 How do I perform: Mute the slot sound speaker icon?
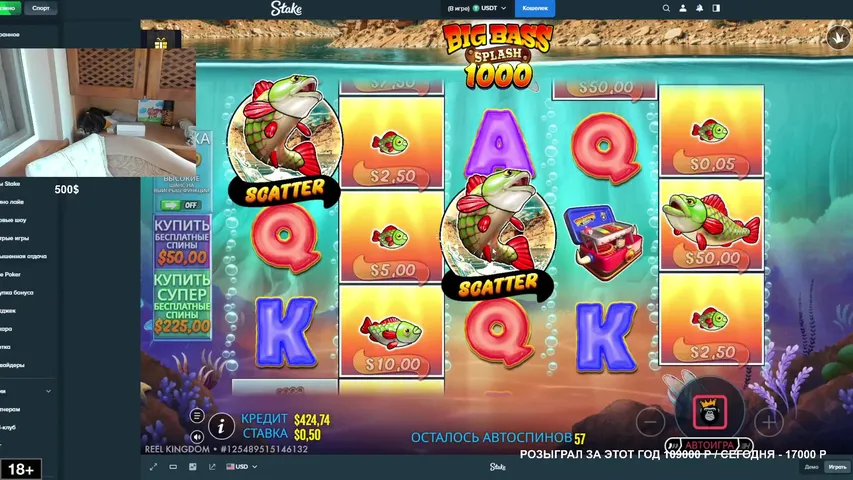click(x=197, y=436)
